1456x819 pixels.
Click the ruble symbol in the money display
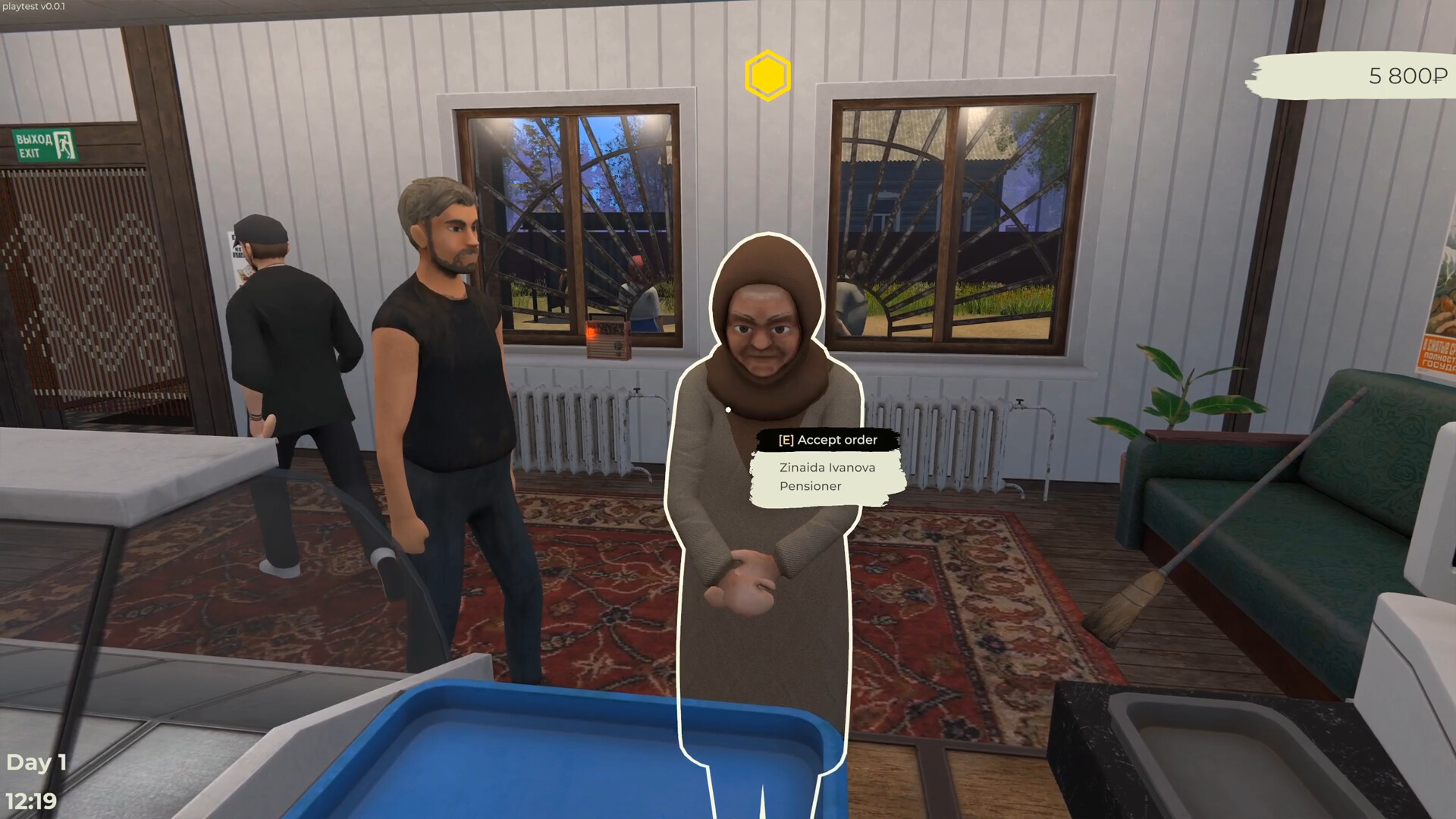[x=1438, y=76]
